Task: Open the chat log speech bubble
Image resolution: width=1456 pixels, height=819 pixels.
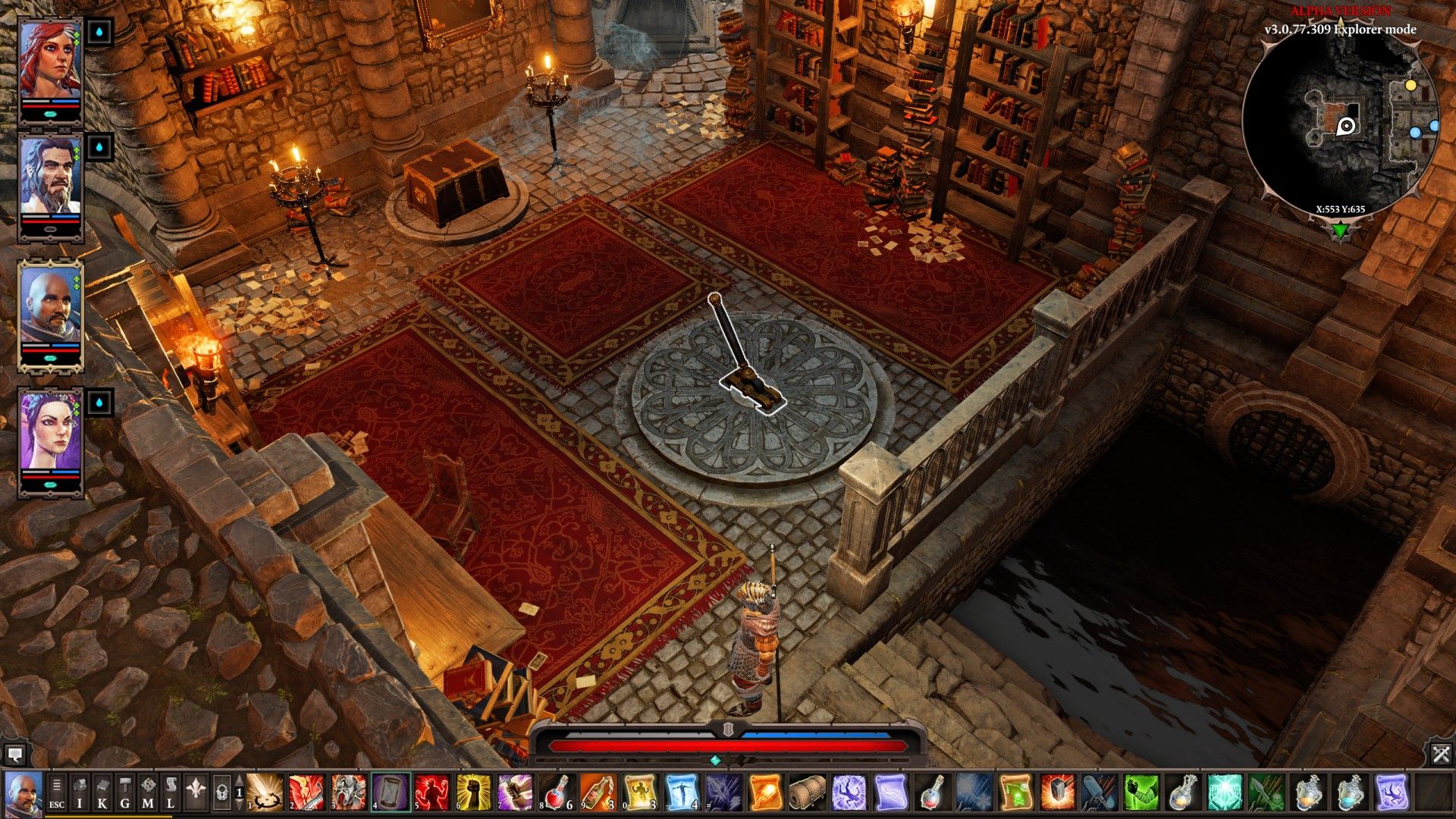Action: tap(14, 755)
